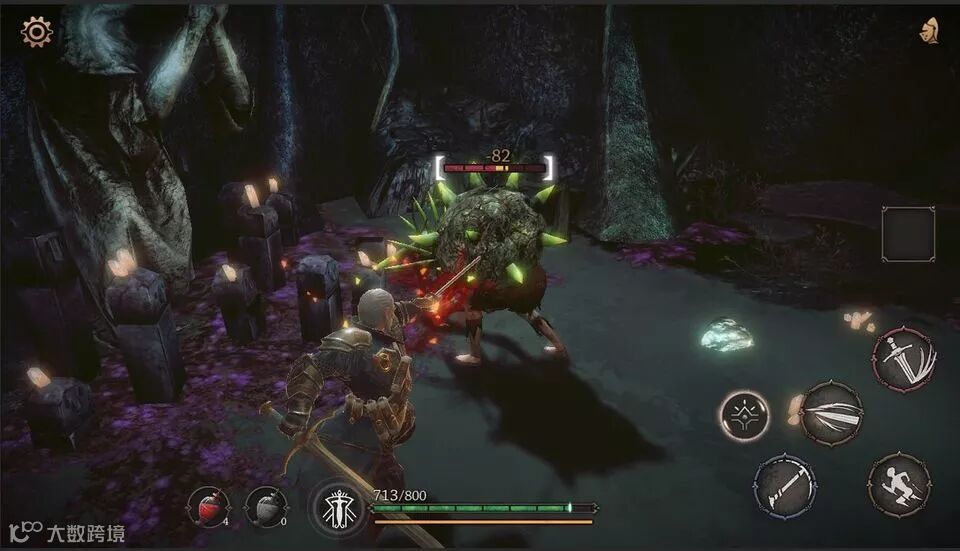Viewport: 960px width, 551px height.
Task: Use the red health potion
Action: click(x=208, y=507)
